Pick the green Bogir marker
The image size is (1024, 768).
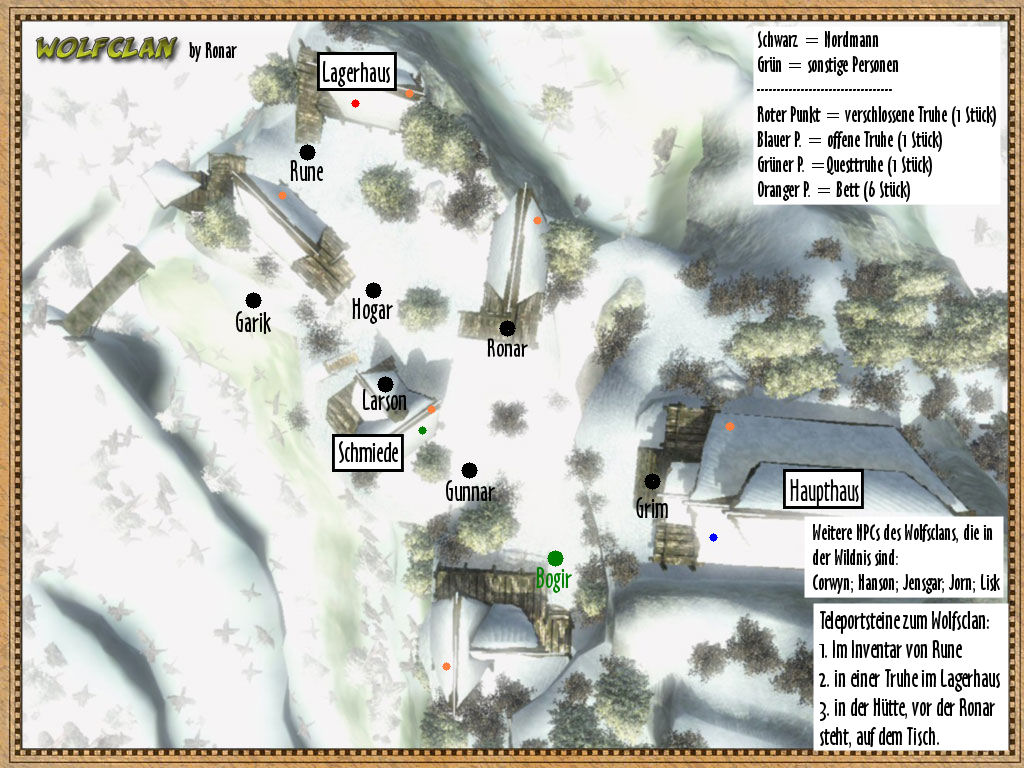pyautogui.click(x=555, y=558)
